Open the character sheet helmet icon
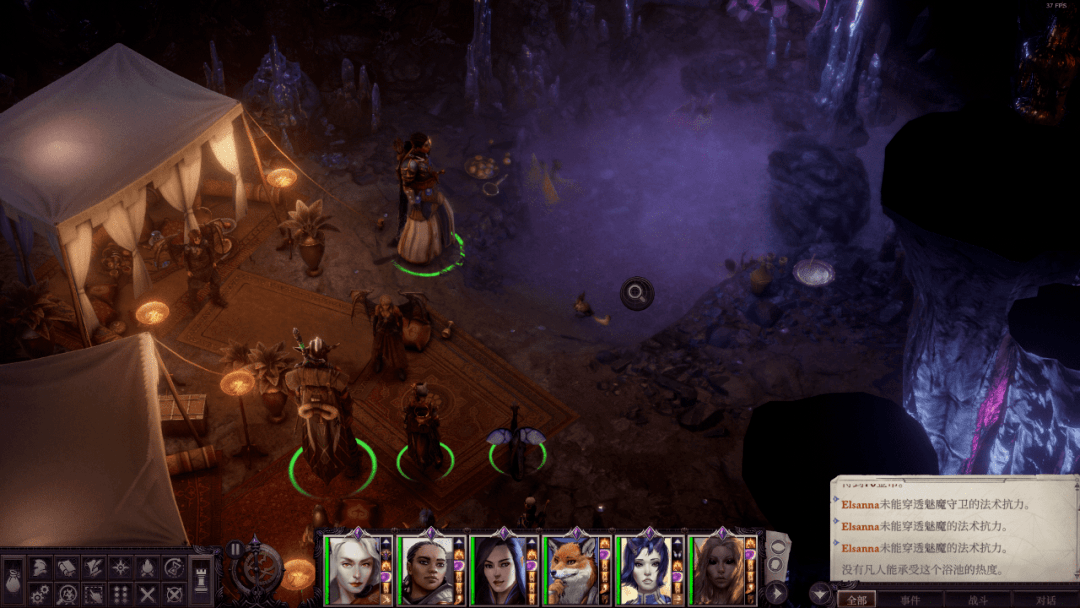1080x608 pixels. click(39, 567)
